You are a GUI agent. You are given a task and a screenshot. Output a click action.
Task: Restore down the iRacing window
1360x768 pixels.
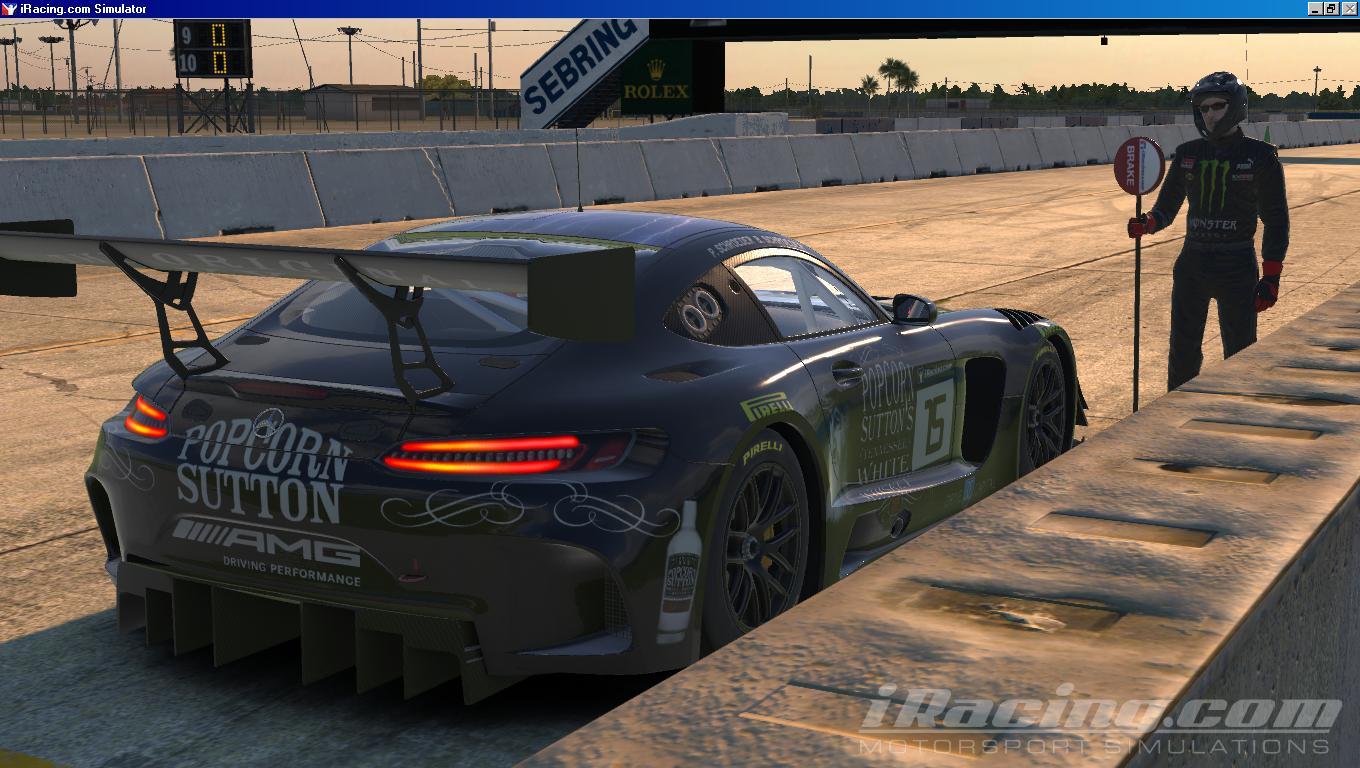(x=1331, y=9)
